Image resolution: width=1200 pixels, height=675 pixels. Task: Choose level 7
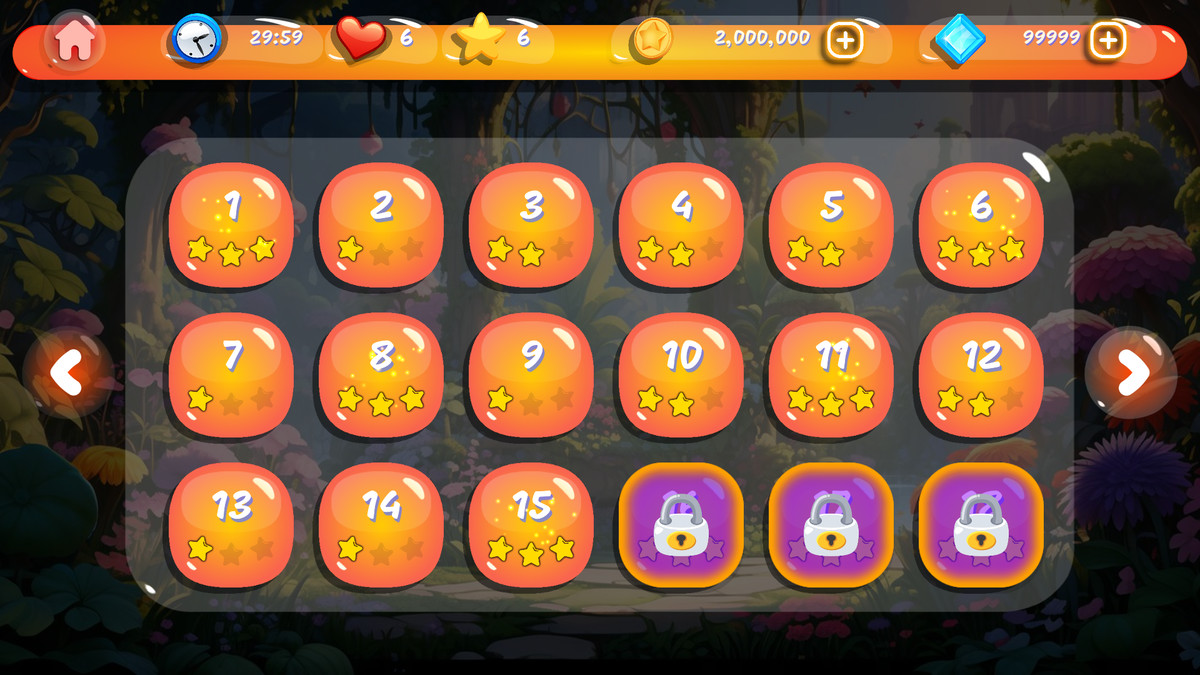[x=231, y=375]
